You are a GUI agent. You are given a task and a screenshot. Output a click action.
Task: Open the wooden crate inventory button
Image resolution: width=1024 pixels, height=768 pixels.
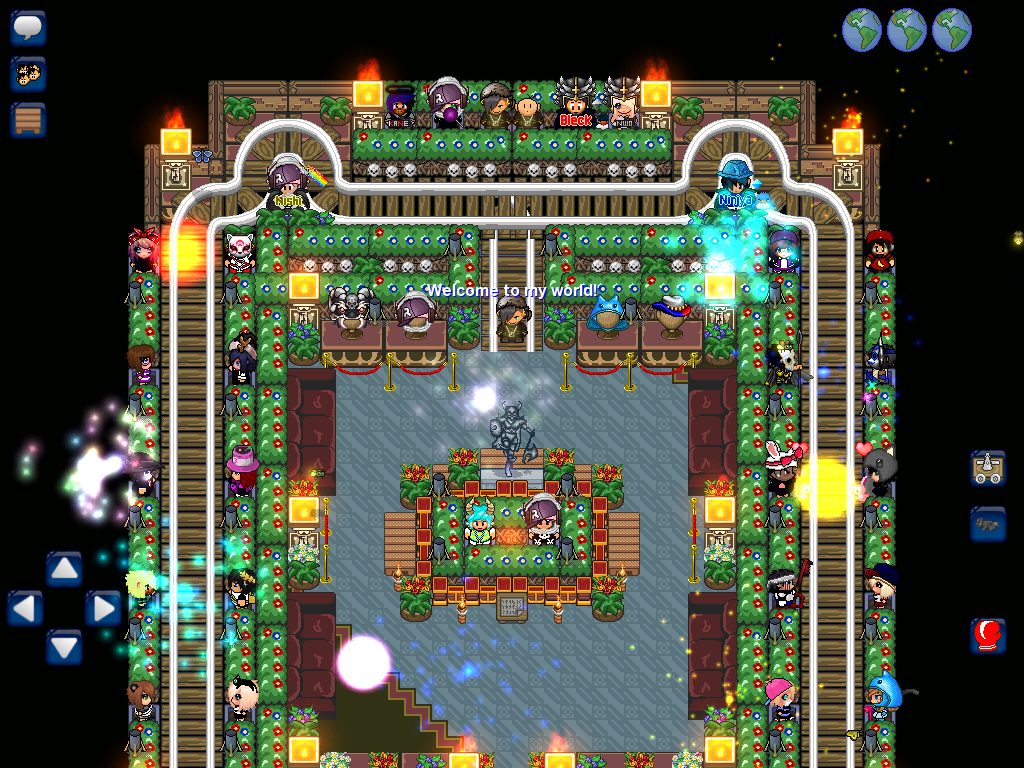pos(28,120)
